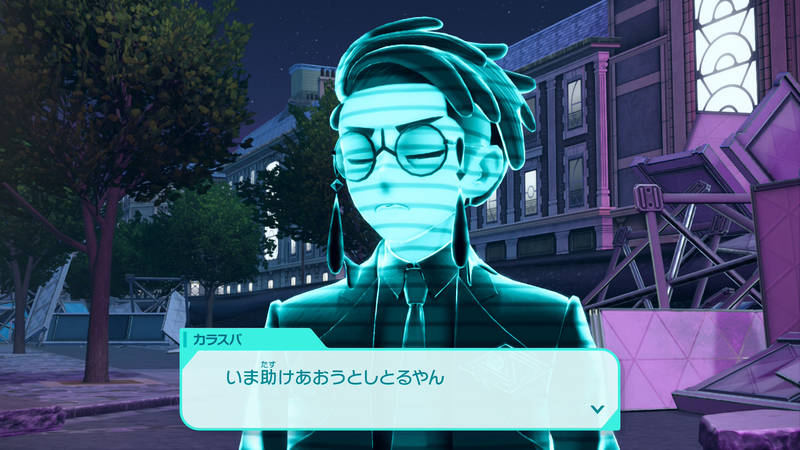800x450 pixels.
Task: Click the dialogue box to continue
Action: click(x=400, y=385)
